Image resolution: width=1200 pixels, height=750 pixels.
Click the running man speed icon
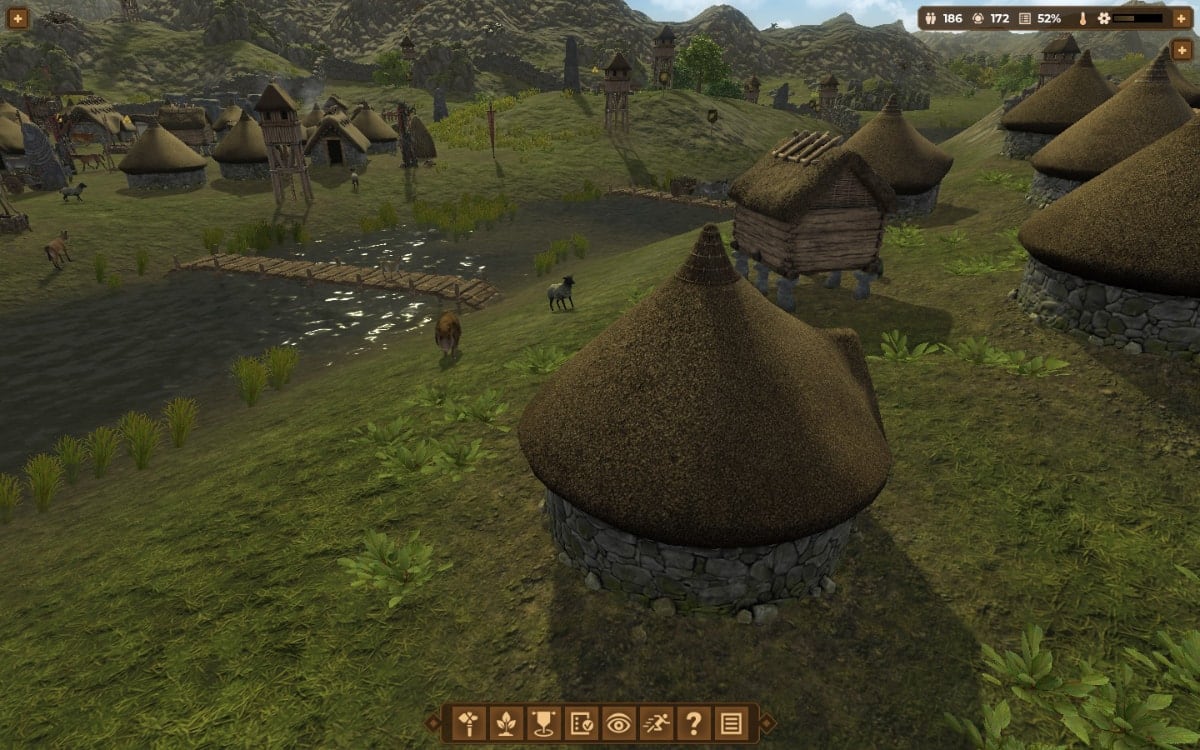(656, 722)
